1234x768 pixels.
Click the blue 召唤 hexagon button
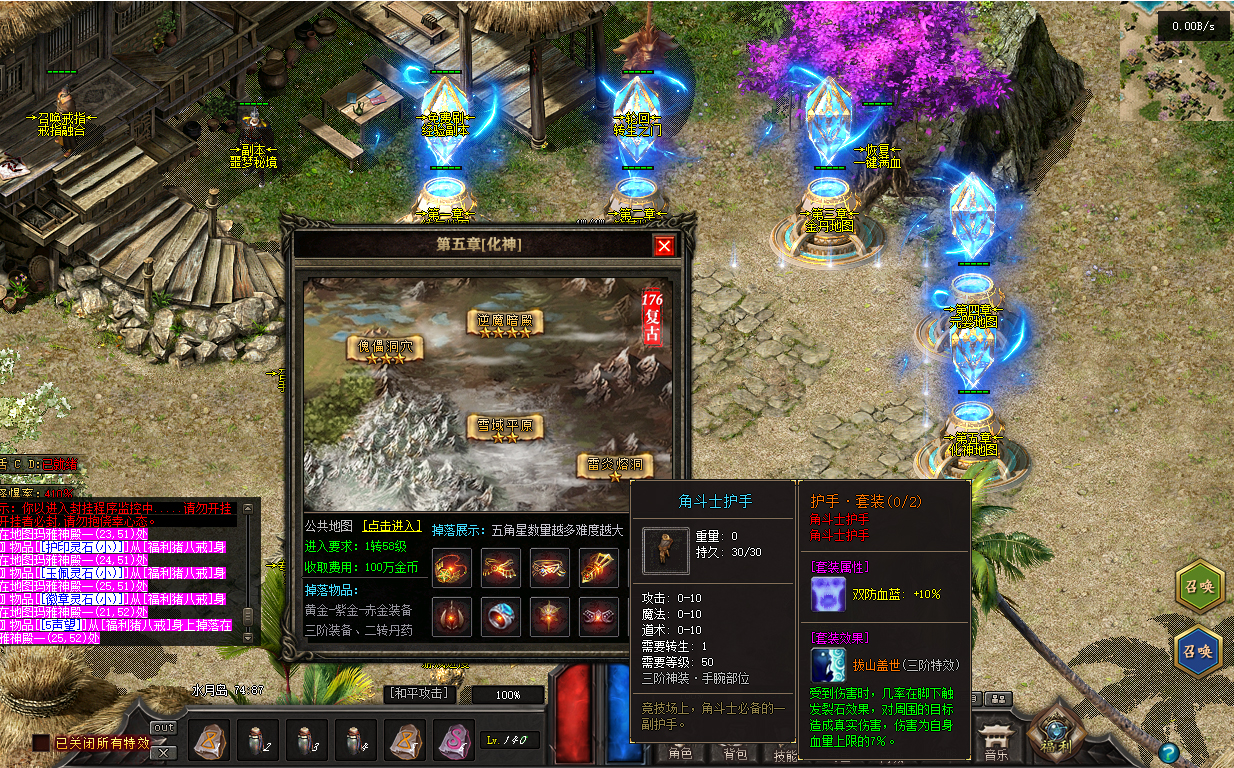click(1199, 651)
